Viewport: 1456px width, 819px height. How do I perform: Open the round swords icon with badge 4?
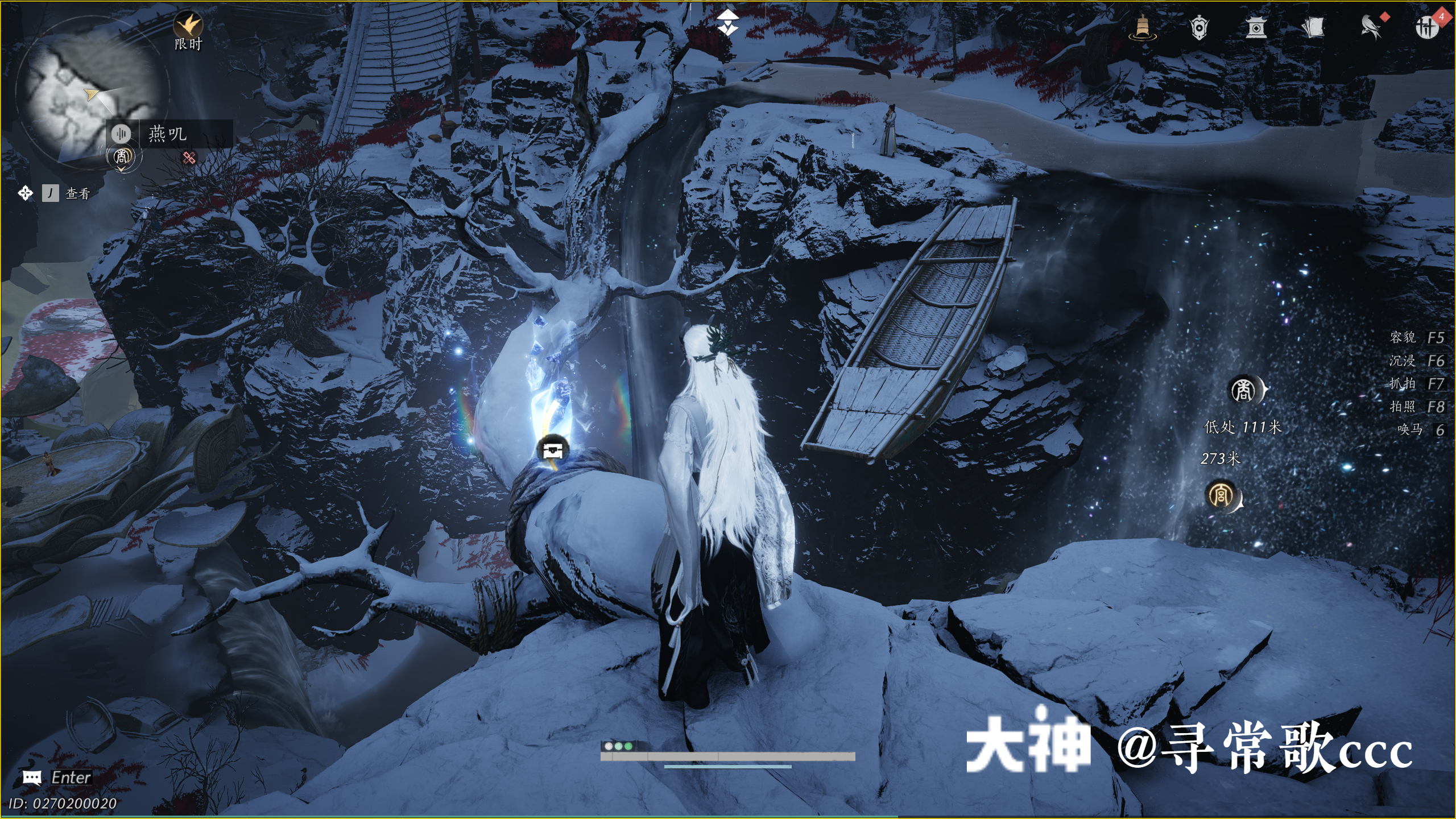tap(1426, 27)
